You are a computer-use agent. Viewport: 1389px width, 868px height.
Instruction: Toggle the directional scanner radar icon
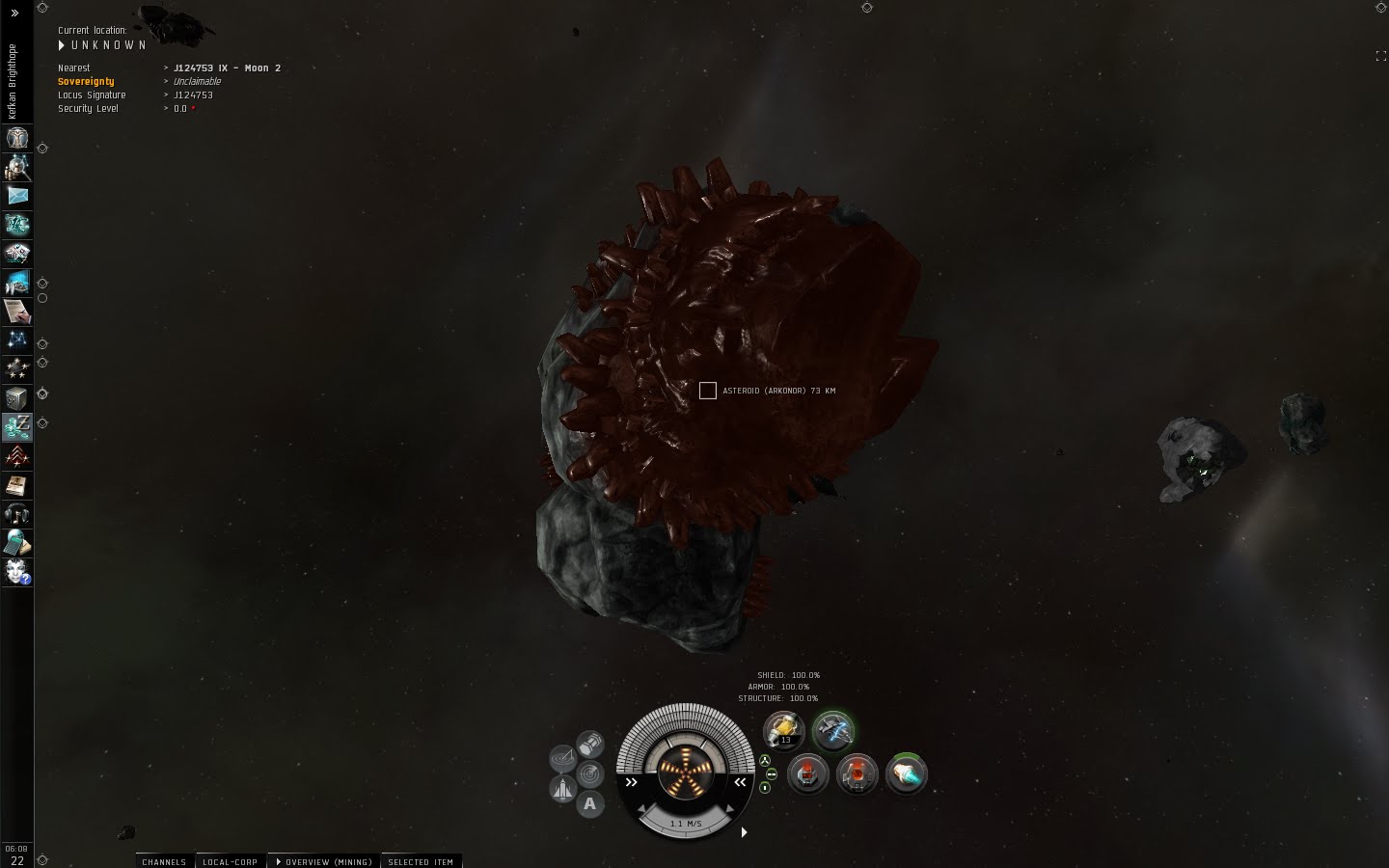click(588, 772)
